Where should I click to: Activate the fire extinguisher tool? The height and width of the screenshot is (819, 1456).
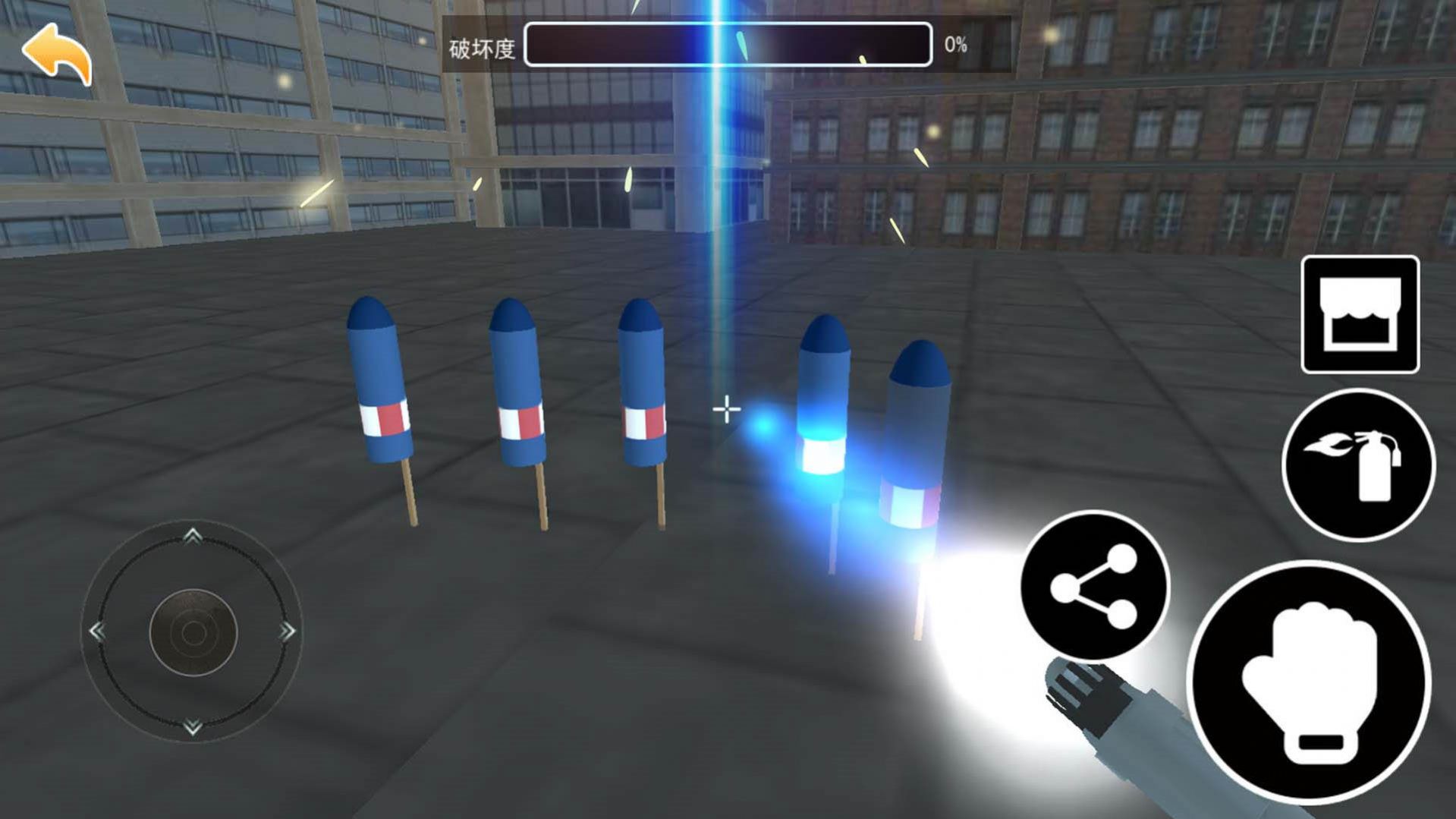1358,465
